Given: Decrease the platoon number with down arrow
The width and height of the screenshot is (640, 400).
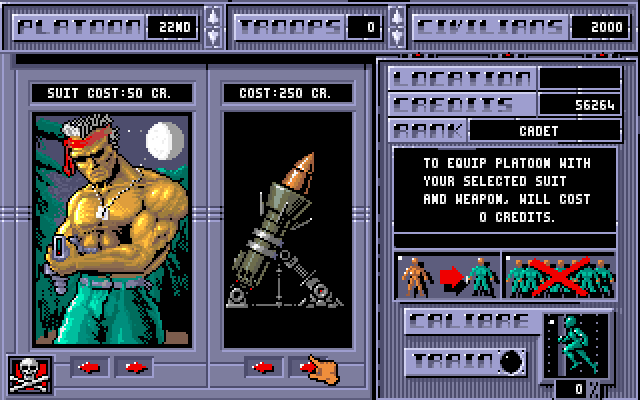Looking at the screenshot, I should pos(212,36).
